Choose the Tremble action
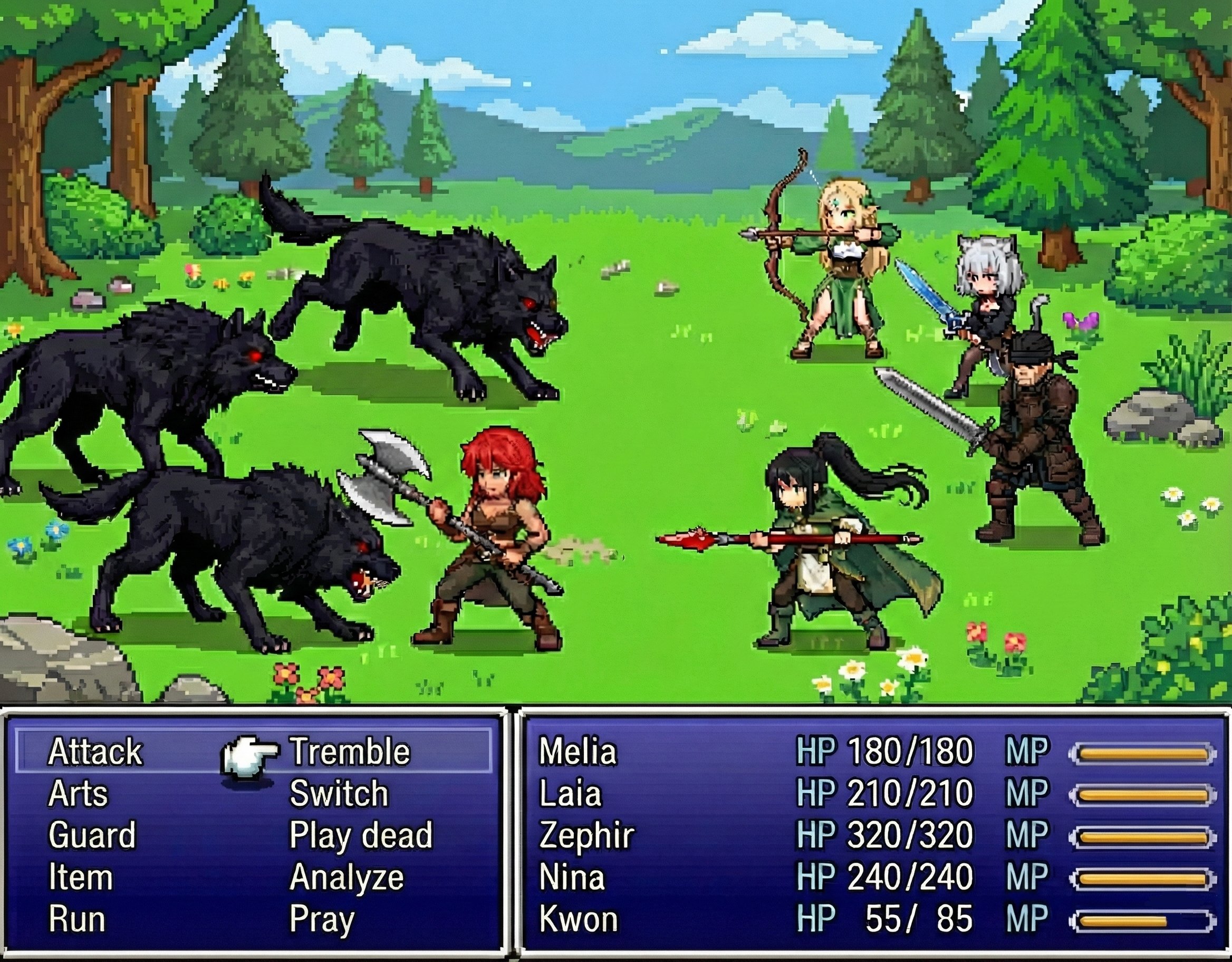The image size is (1232, 962). (x=350, y=752)
